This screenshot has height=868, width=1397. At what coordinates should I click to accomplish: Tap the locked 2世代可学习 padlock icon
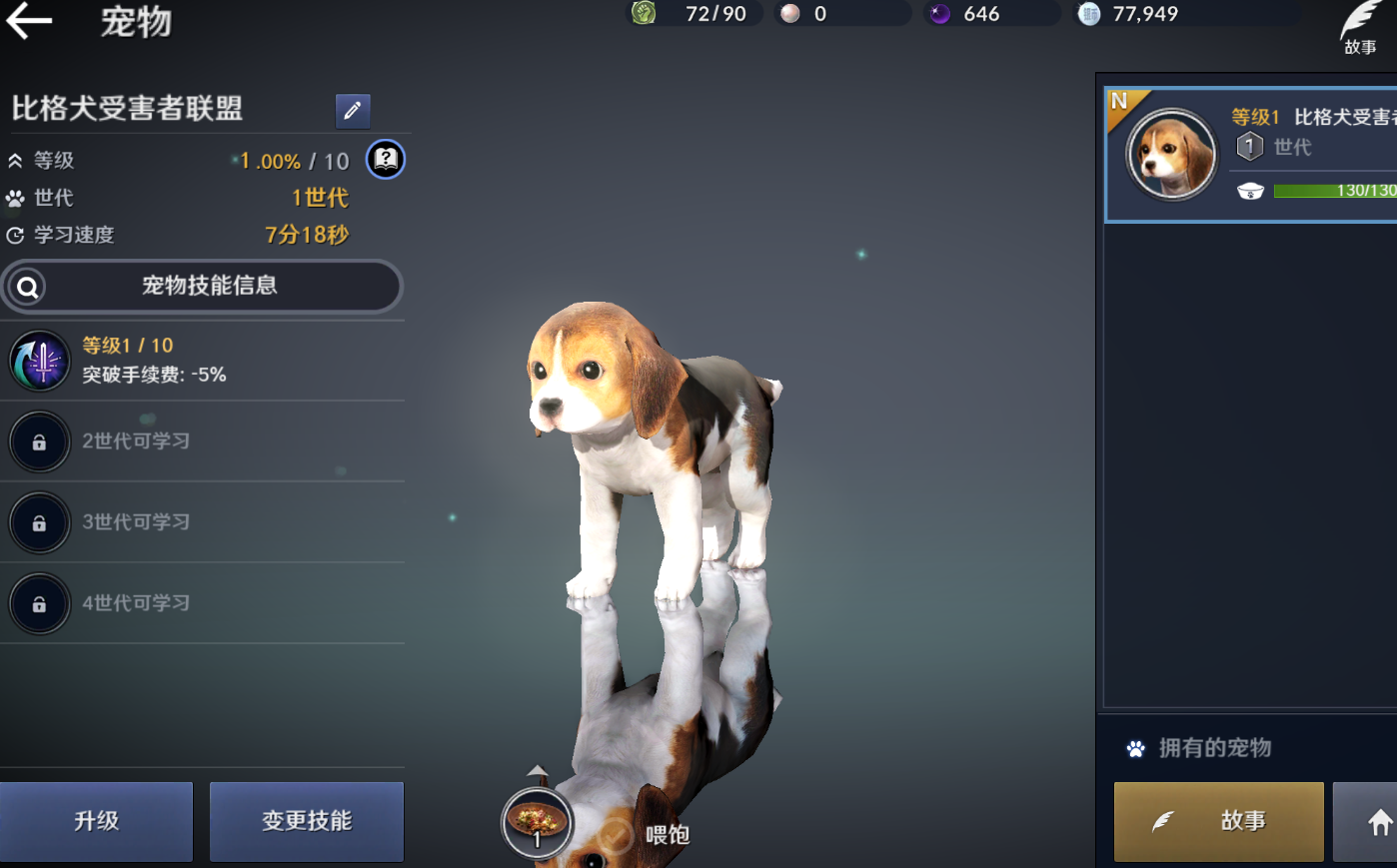click(x=39, y=441)
